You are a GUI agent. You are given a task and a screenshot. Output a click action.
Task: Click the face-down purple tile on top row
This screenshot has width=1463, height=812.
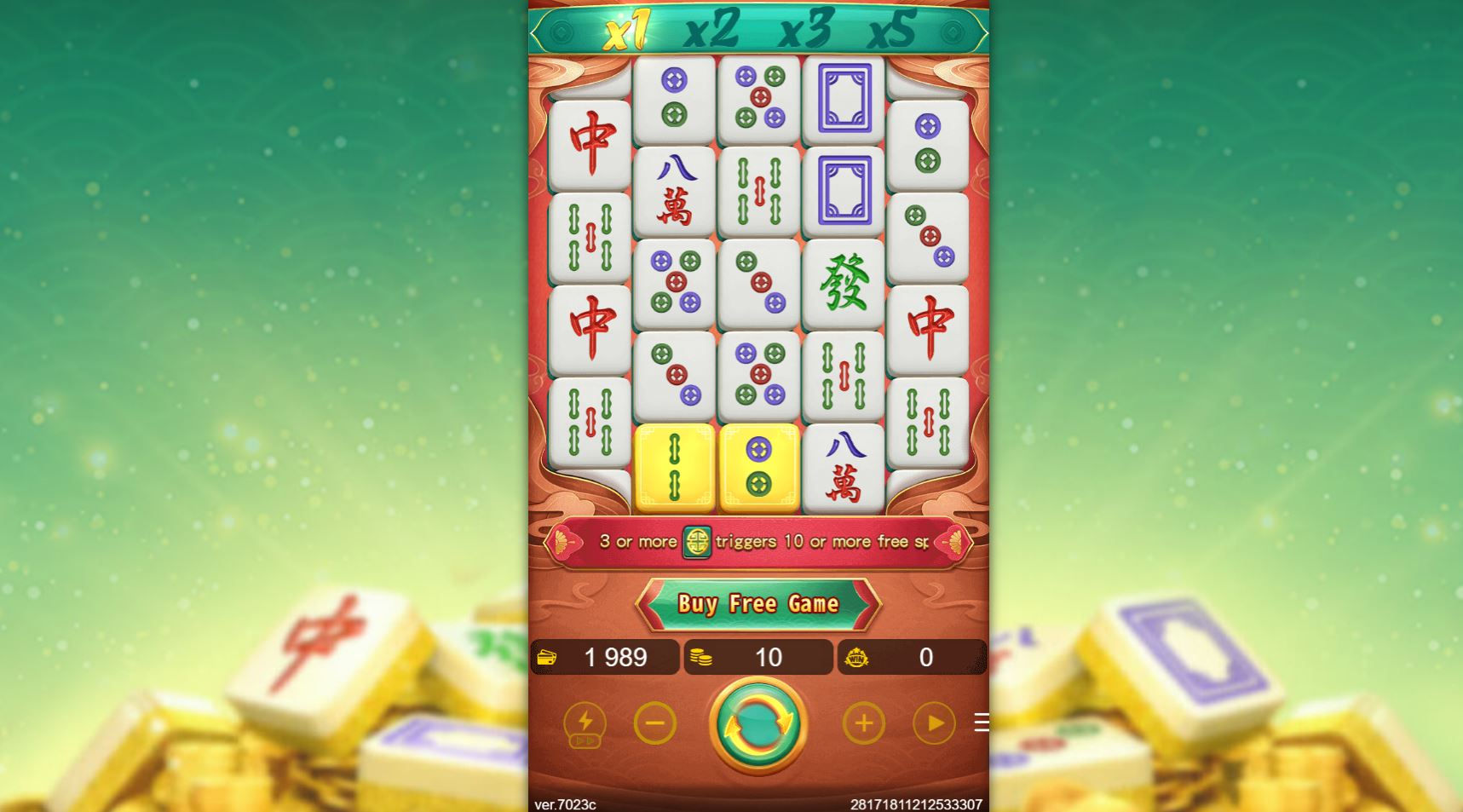click(x=844, y=95)
